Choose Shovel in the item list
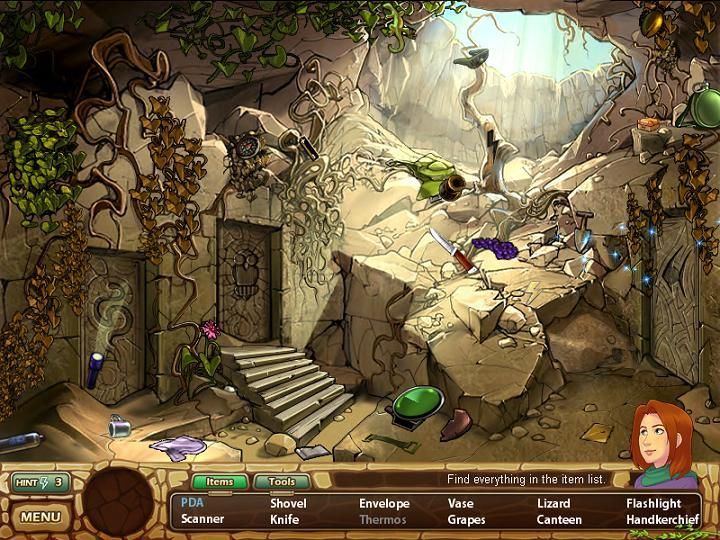This screenshot has height=540, width=720. 288,503
